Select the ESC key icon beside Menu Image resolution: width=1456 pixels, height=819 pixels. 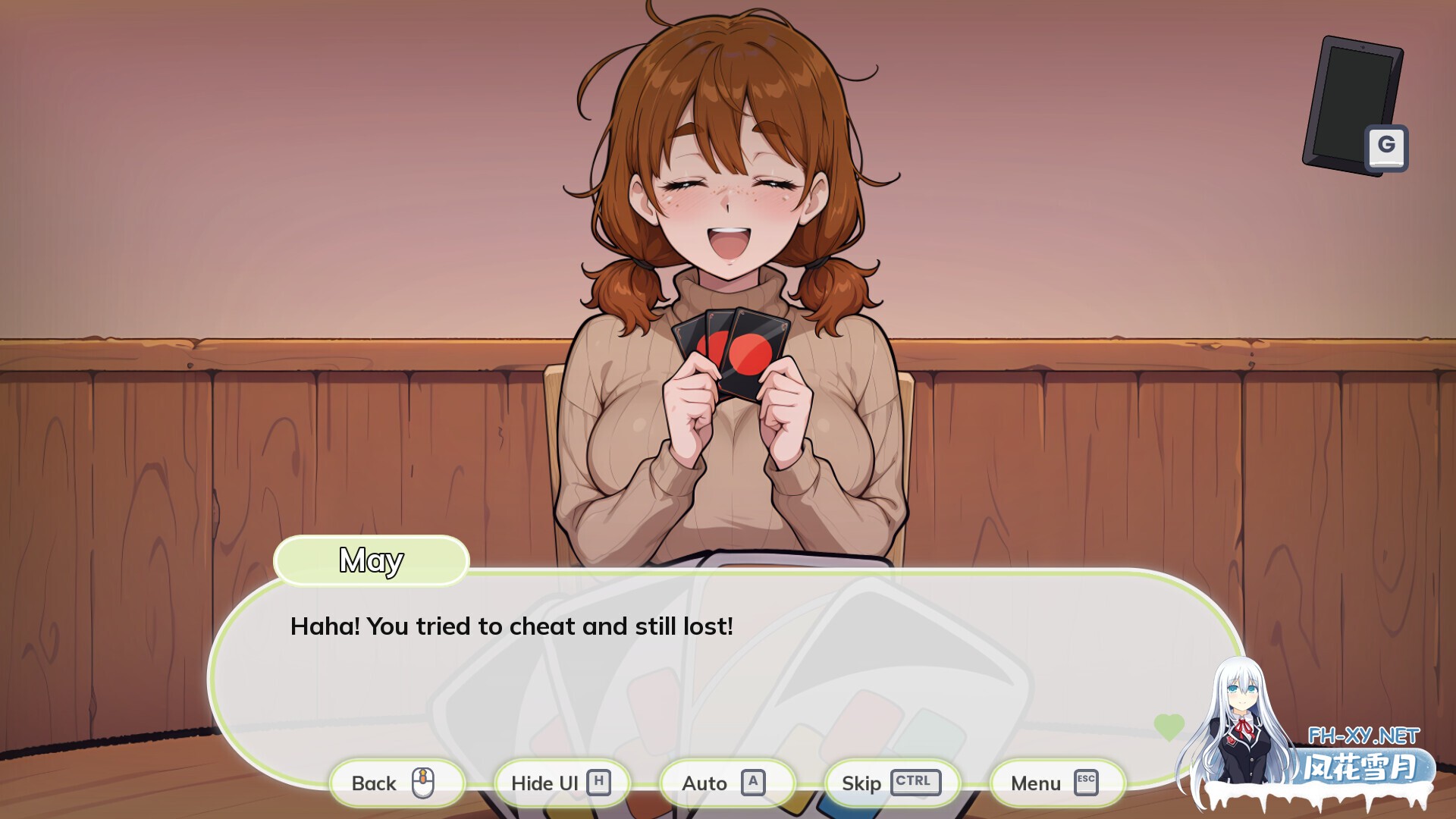click(x=1085, y=783)
